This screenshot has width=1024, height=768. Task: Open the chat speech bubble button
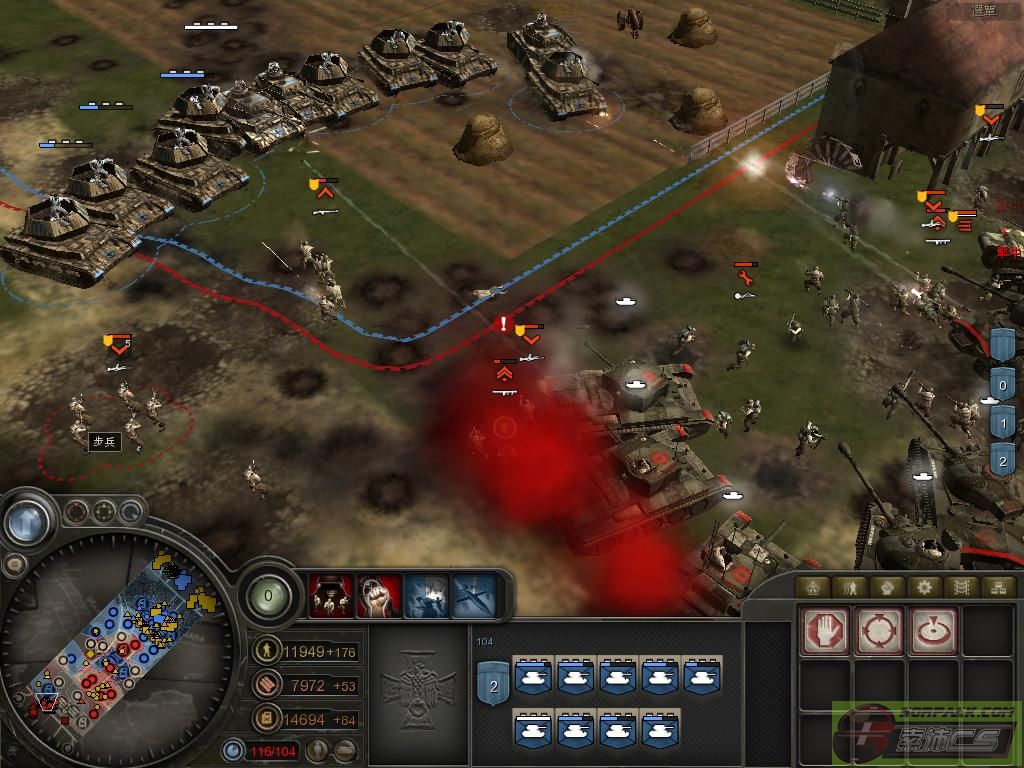13,565
